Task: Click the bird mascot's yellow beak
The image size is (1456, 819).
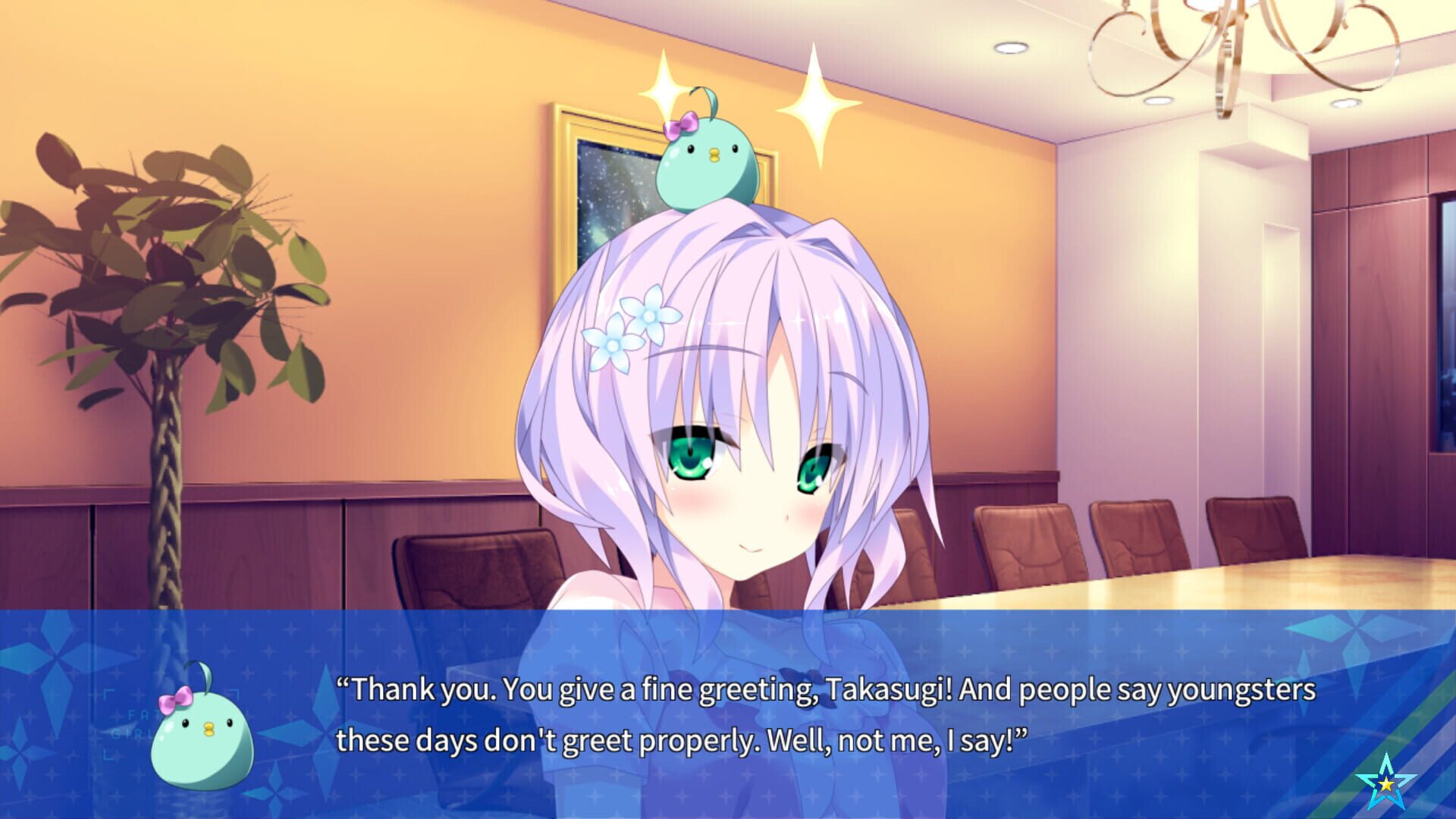Action: (209, 730)
